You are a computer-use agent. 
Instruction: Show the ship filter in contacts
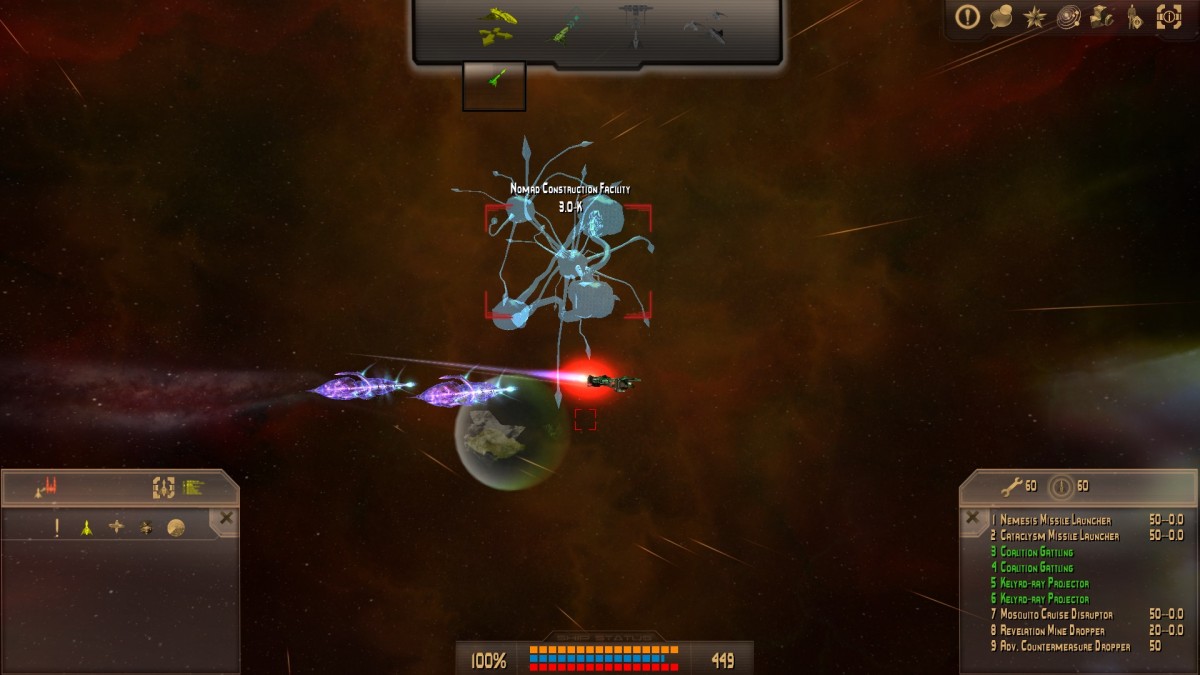pos(87,527)
